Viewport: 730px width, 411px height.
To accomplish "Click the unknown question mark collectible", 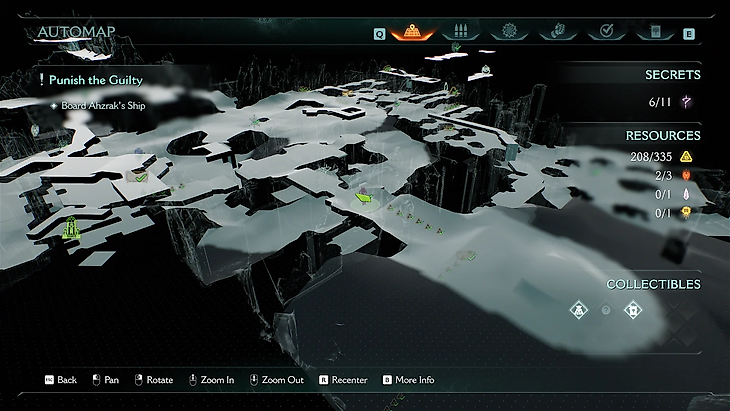I will pyautogui.click(x=605, y=311).
